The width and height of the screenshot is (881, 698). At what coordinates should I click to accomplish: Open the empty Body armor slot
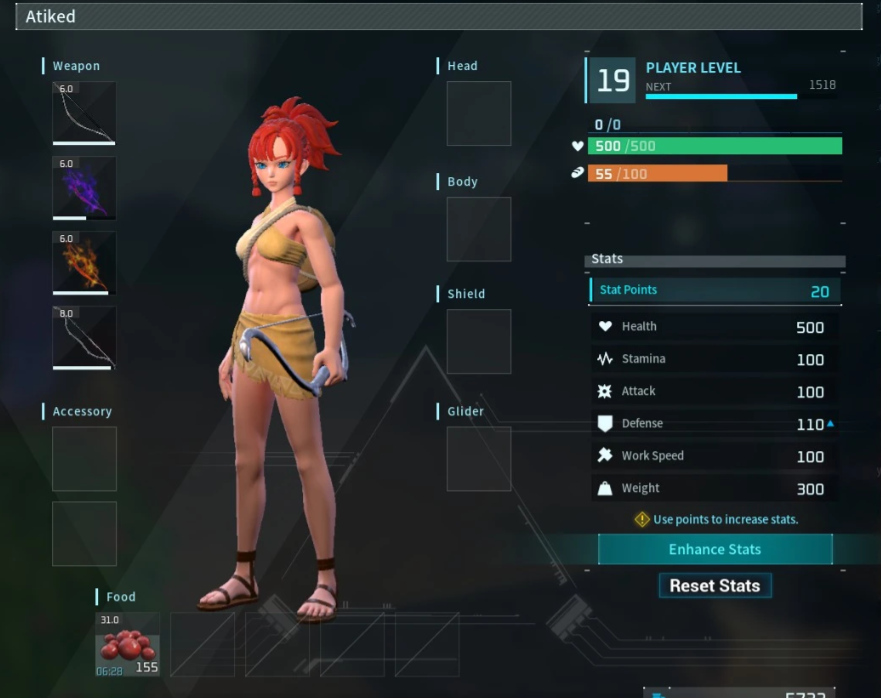click(478, 229)
